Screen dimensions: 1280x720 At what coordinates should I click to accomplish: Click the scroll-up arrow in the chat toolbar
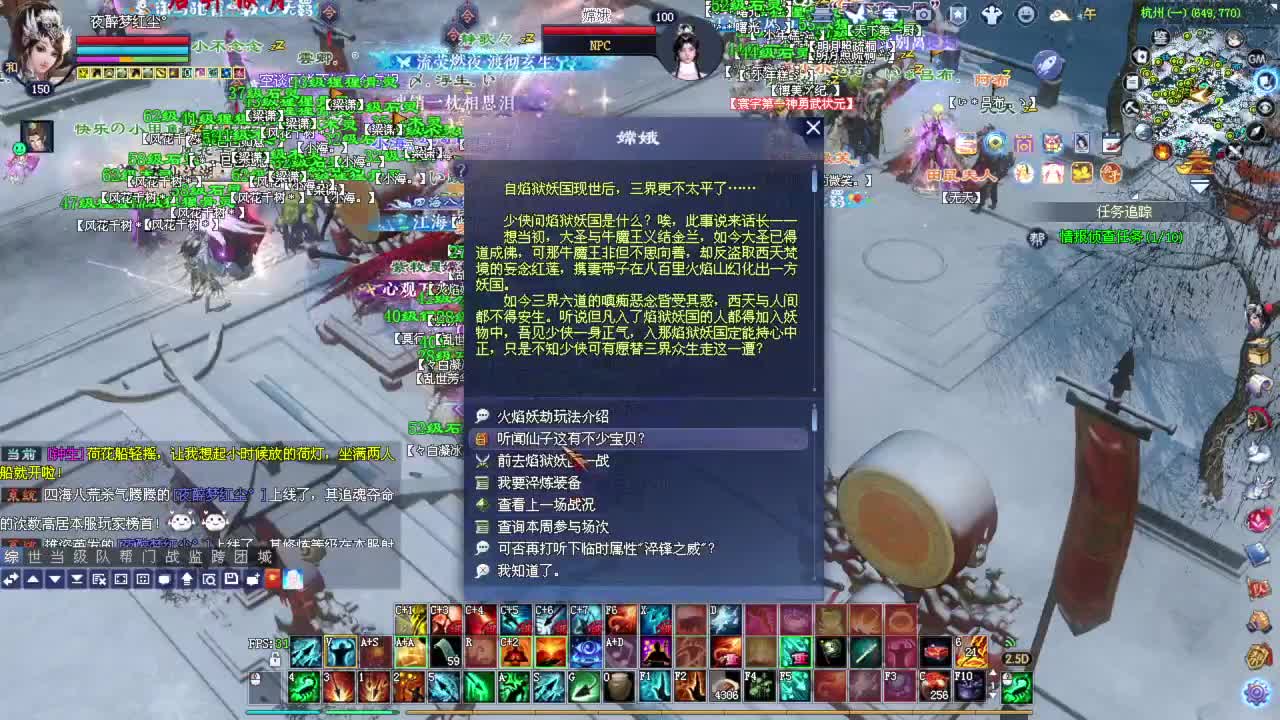point(32,579)
